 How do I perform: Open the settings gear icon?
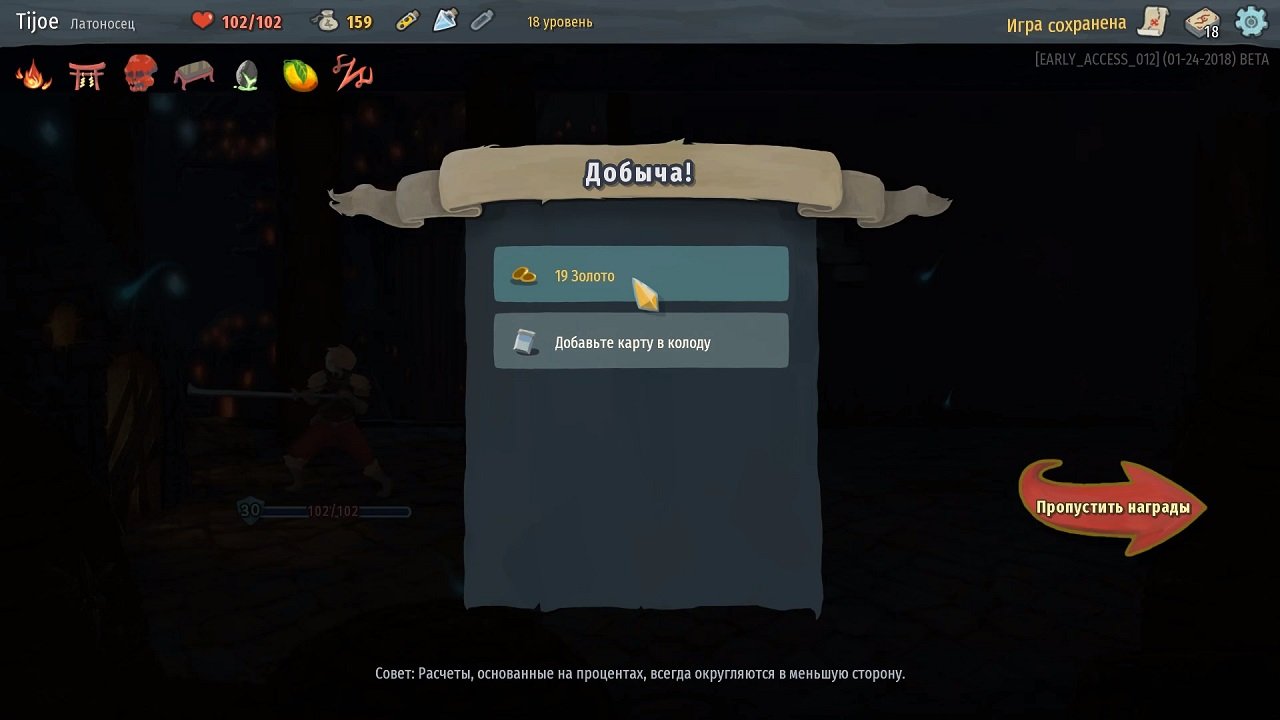(1250, 21)
